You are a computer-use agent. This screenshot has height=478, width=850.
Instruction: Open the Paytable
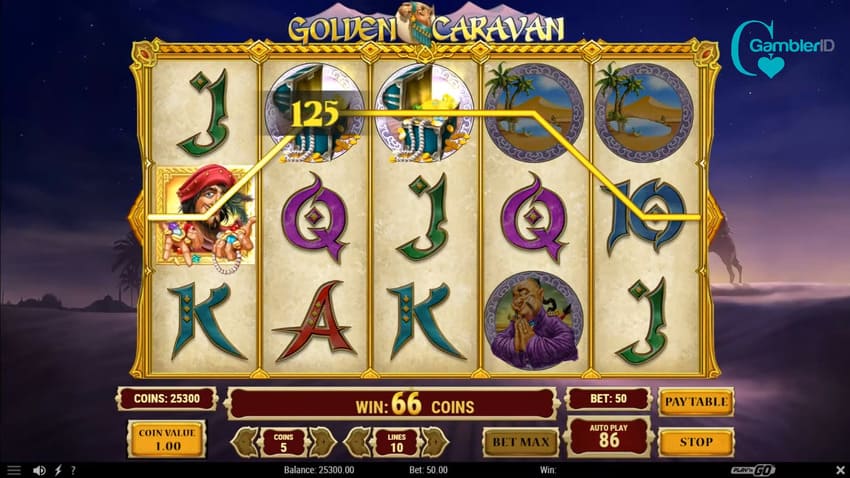(696, 401)
